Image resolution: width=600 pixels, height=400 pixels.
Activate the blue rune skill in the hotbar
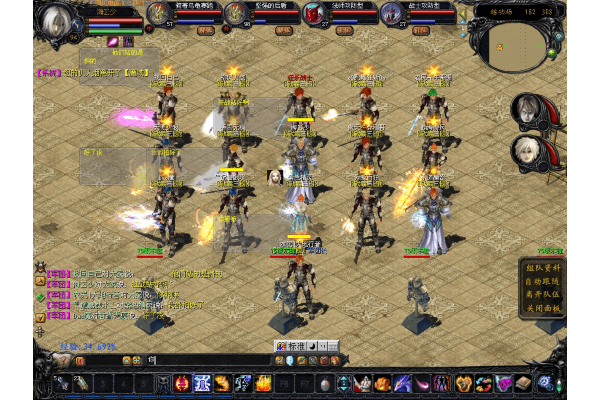[x=202, y=382]
